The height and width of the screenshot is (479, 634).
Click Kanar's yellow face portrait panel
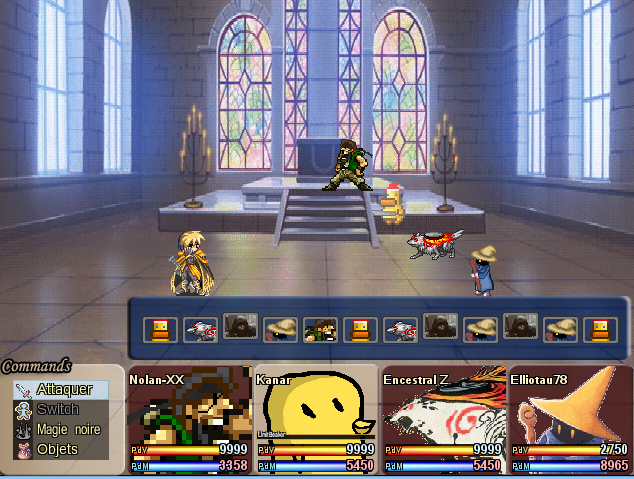pyautogui.click(x=316, y=420)
